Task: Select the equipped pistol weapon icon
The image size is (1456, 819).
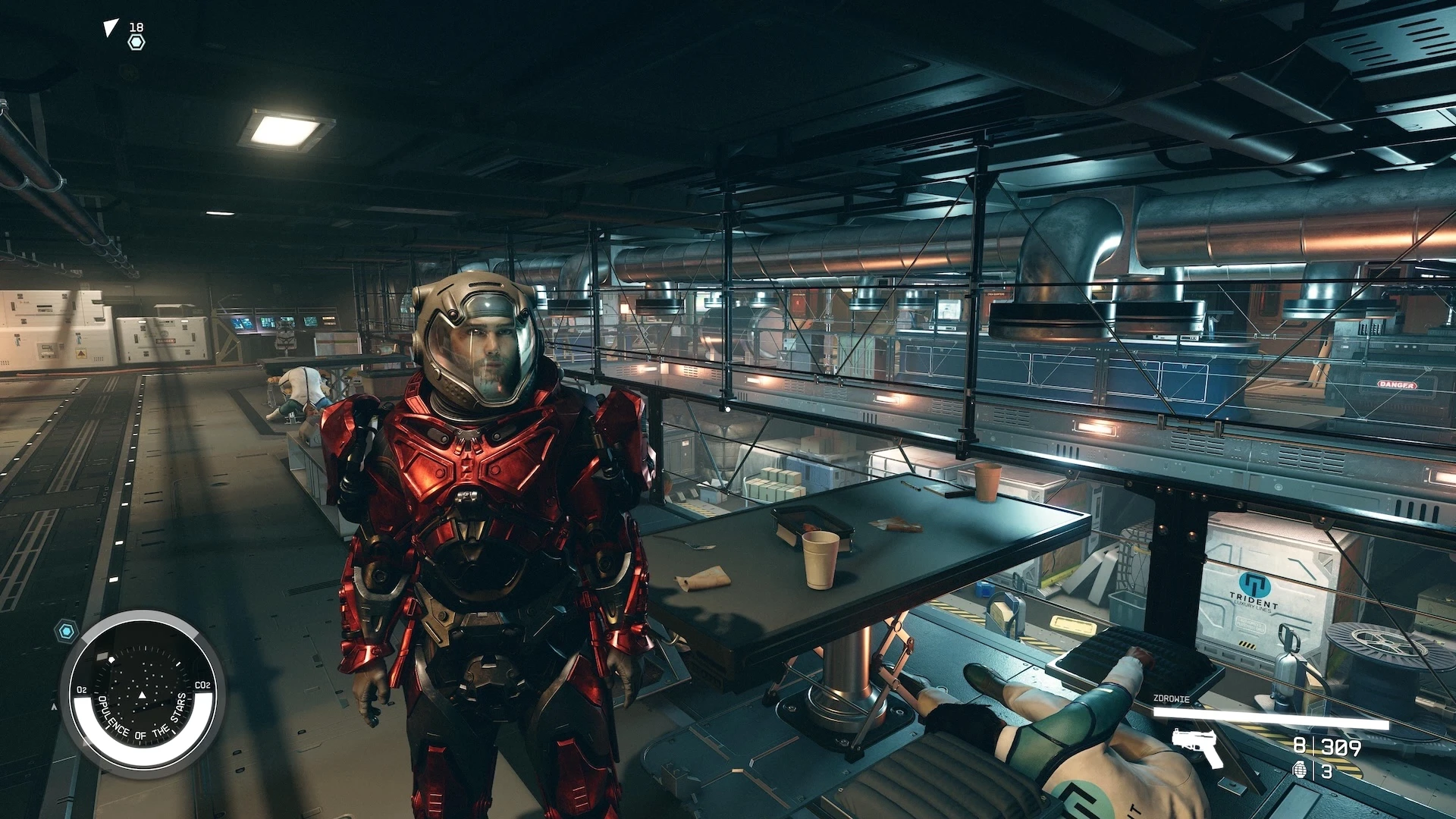Action: (x=1197, y=746)
